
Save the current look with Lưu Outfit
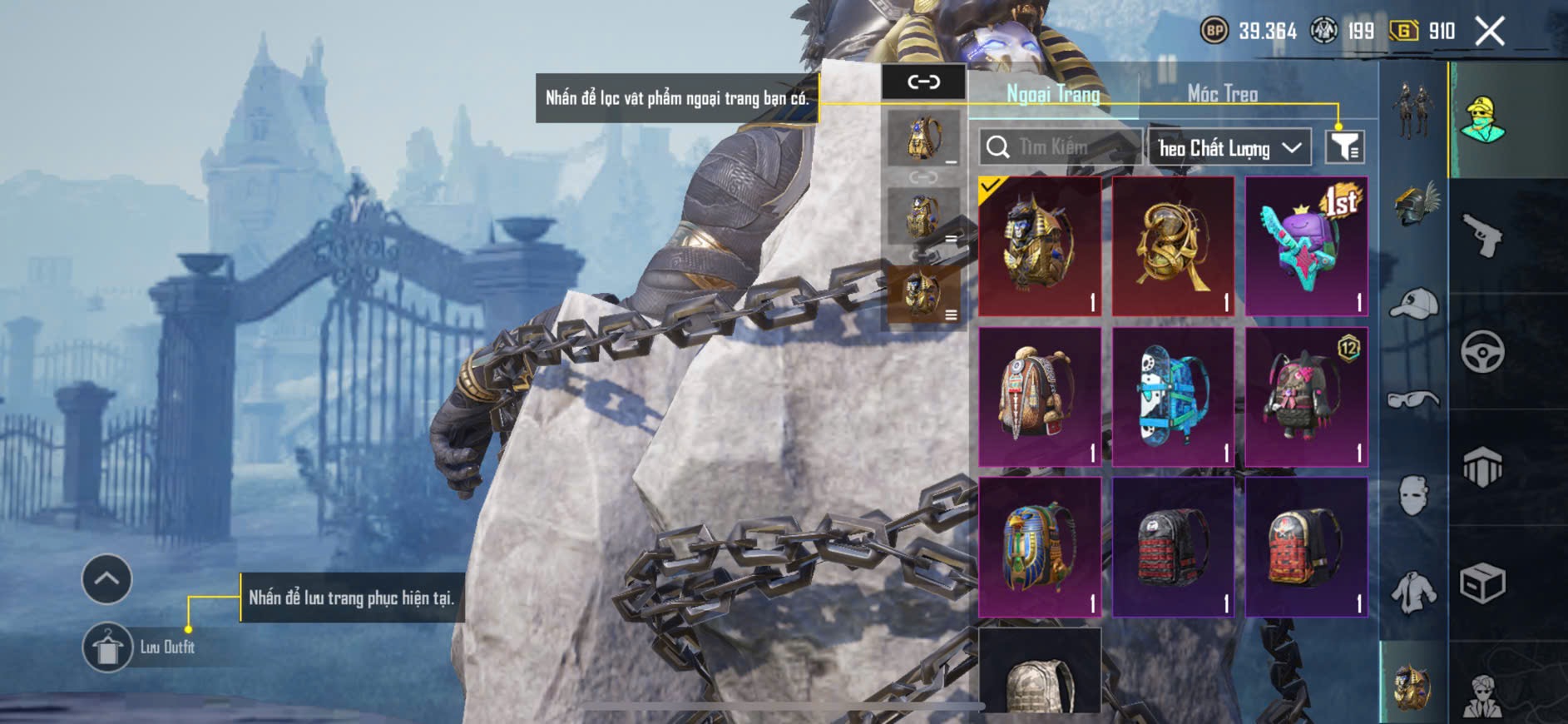tap(107, 647)
